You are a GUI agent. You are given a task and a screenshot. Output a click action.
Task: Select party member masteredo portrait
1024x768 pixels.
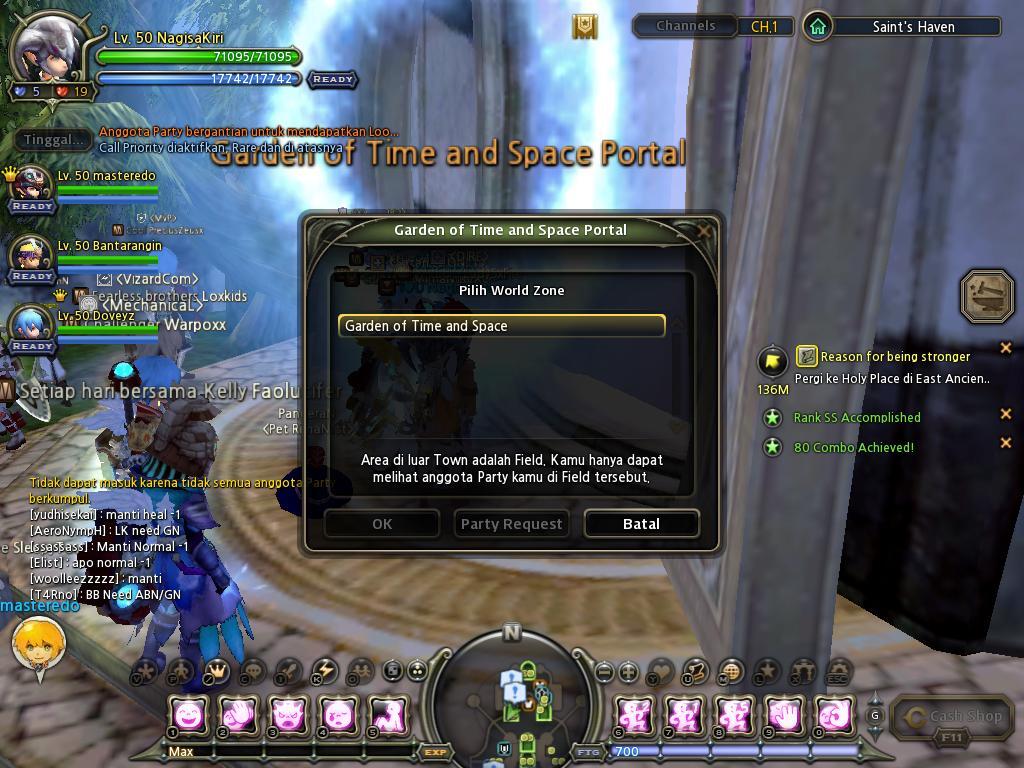(x=31, y=184)
